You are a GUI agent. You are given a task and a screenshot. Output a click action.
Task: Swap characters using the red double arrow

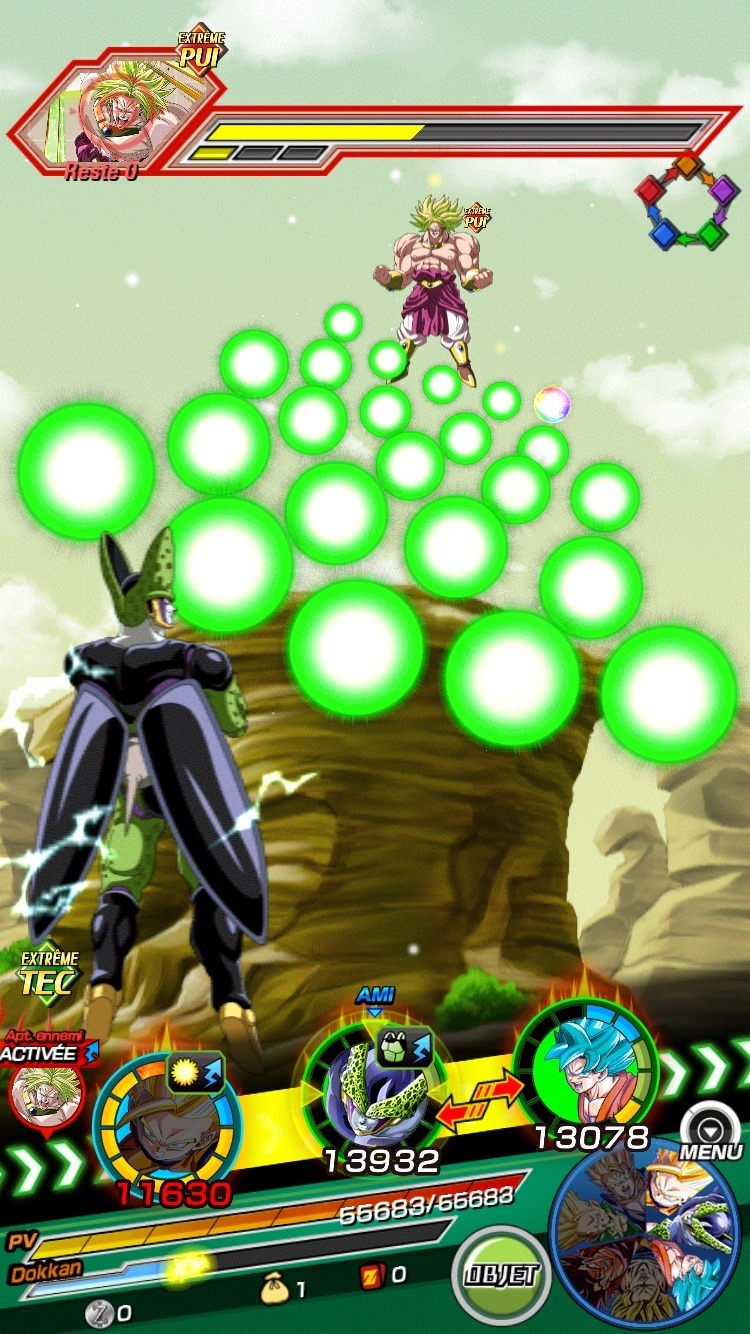(x=482, y=1100)
